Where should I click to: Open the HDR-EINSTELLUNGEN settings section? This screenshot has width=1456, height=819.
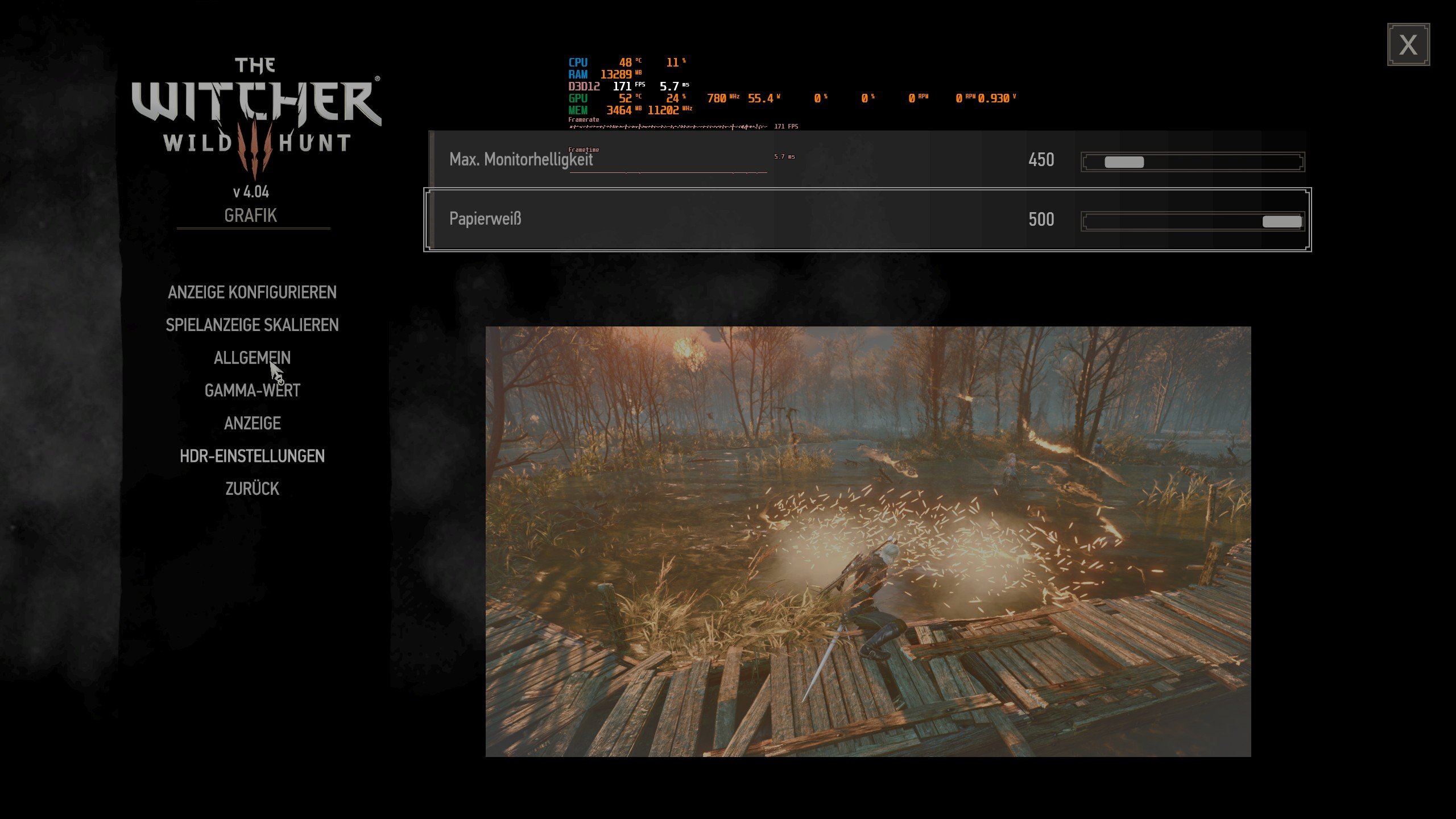pos(251,455)
